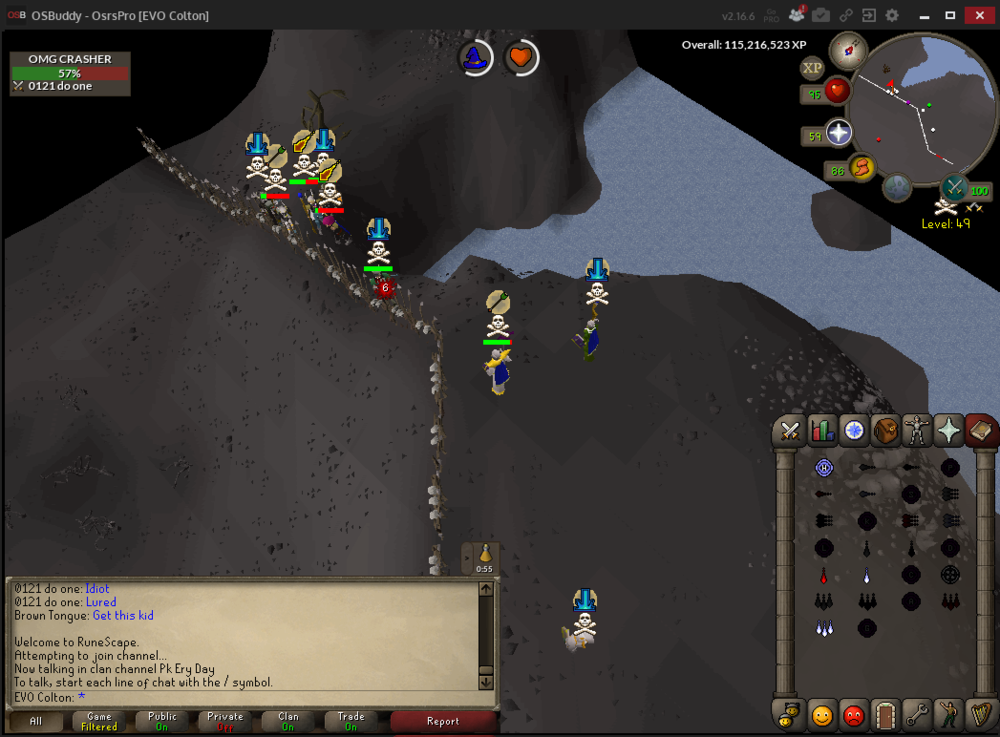The image size is (1000, 737).
Task: Open the world map globe orb
Action: (x=897, y=187)
